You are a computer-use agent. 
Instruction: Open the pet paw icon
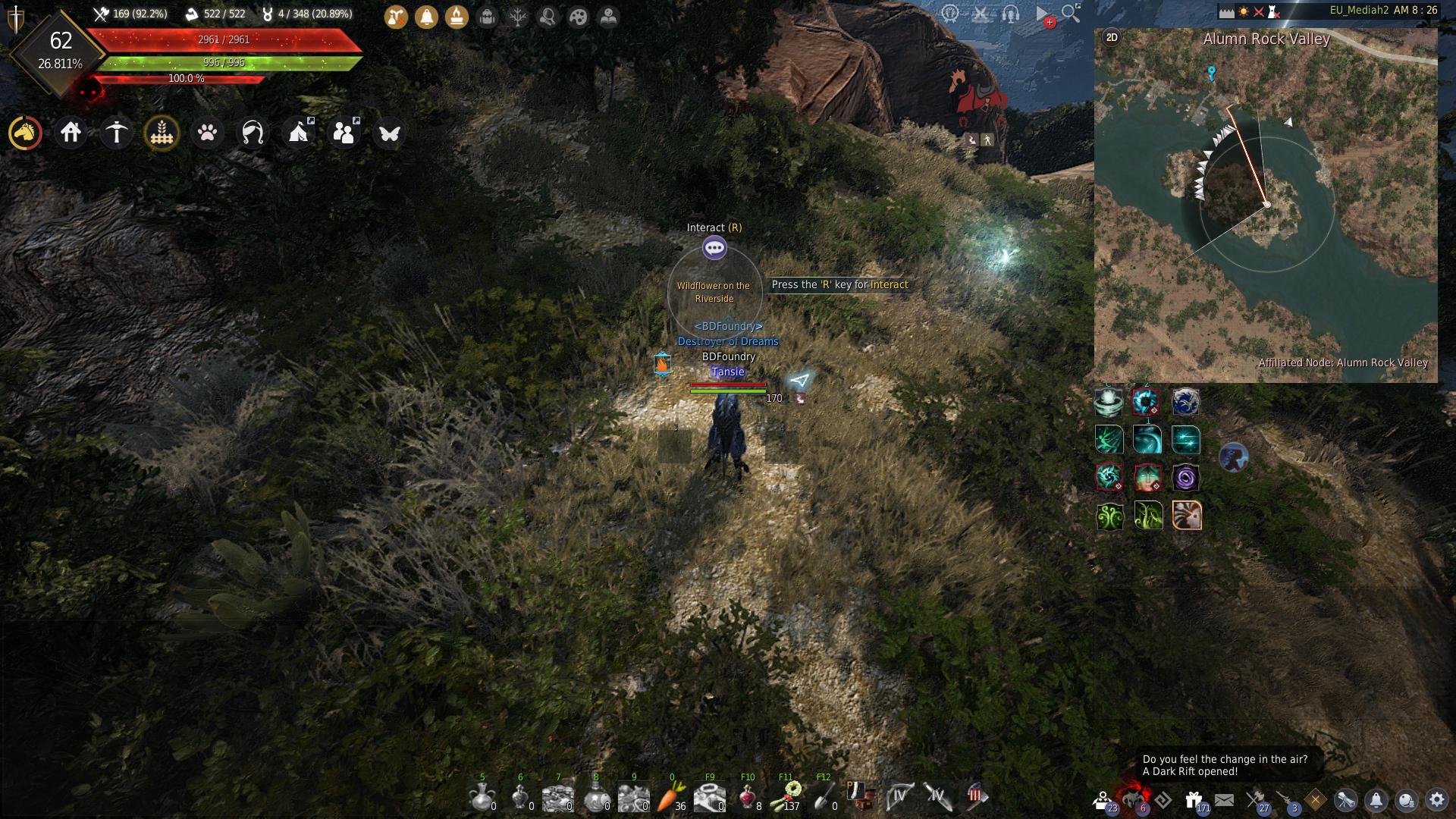207,133
